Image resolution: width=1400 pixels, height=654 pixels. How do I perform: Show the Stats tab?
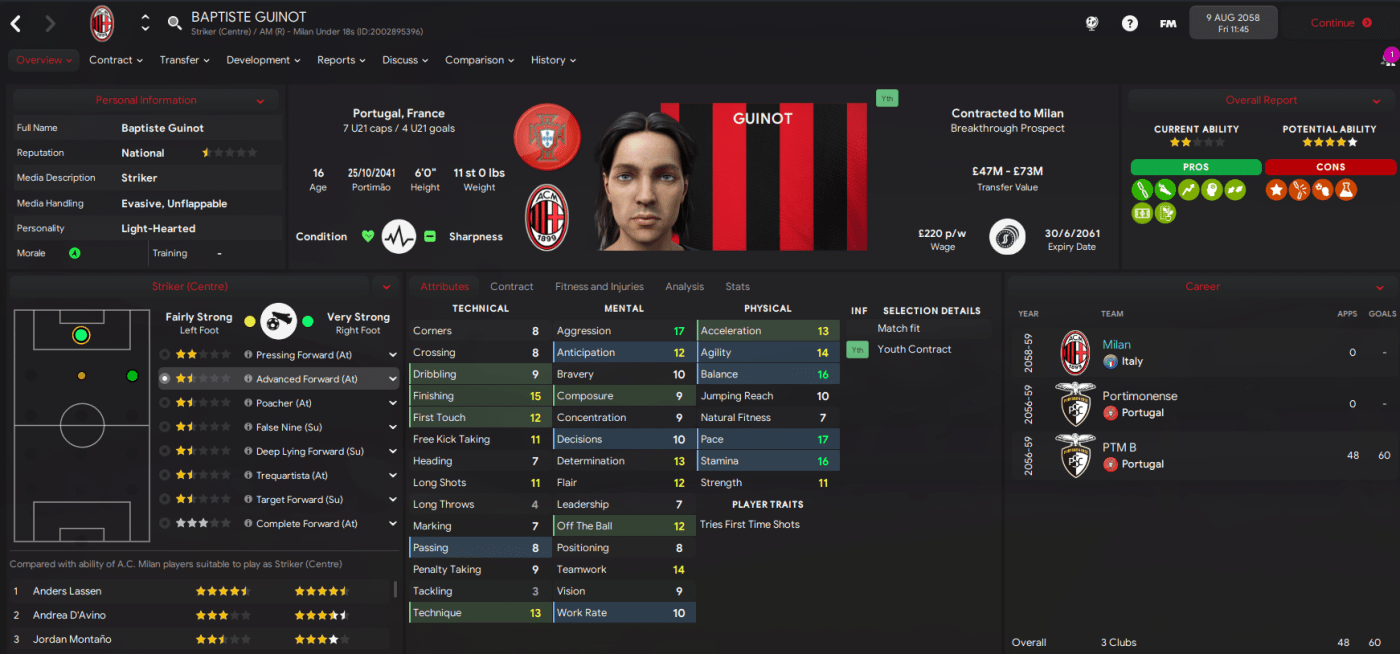click(737, 287)
